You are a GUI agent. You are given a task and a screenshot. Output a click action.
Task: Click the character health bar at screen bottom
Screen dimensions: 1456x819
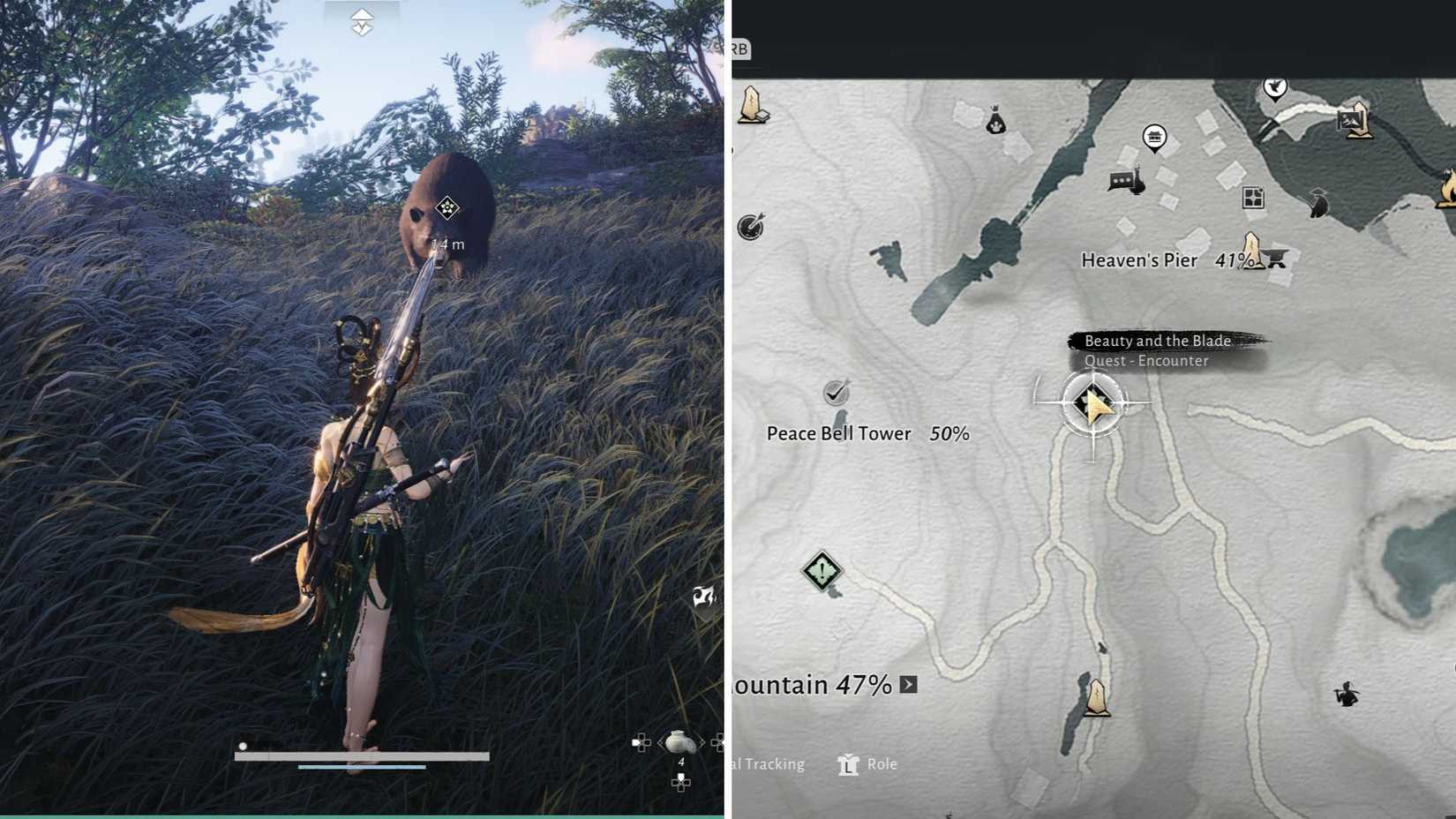tap(362, 756)
